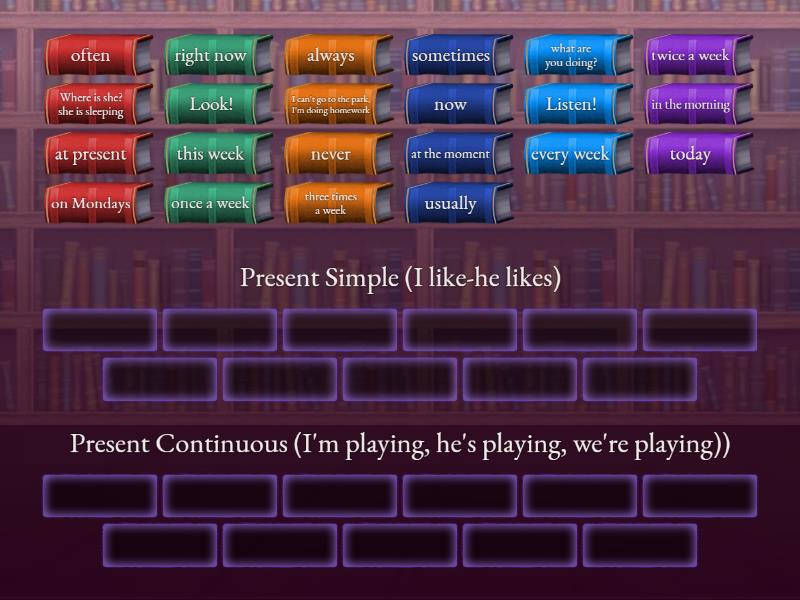Image resolution: width=800 pixels, height=600 pixels.
Task: Click the green 'this week' book
Action: (x=211, y=154)
